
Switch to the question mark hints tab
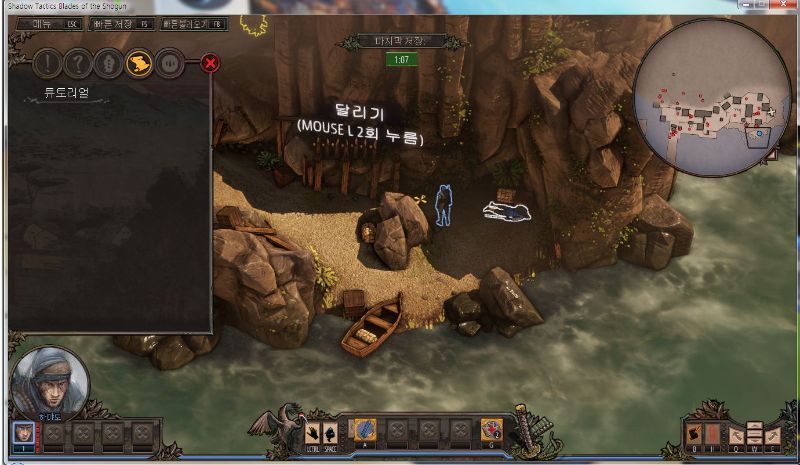[77, 64]
